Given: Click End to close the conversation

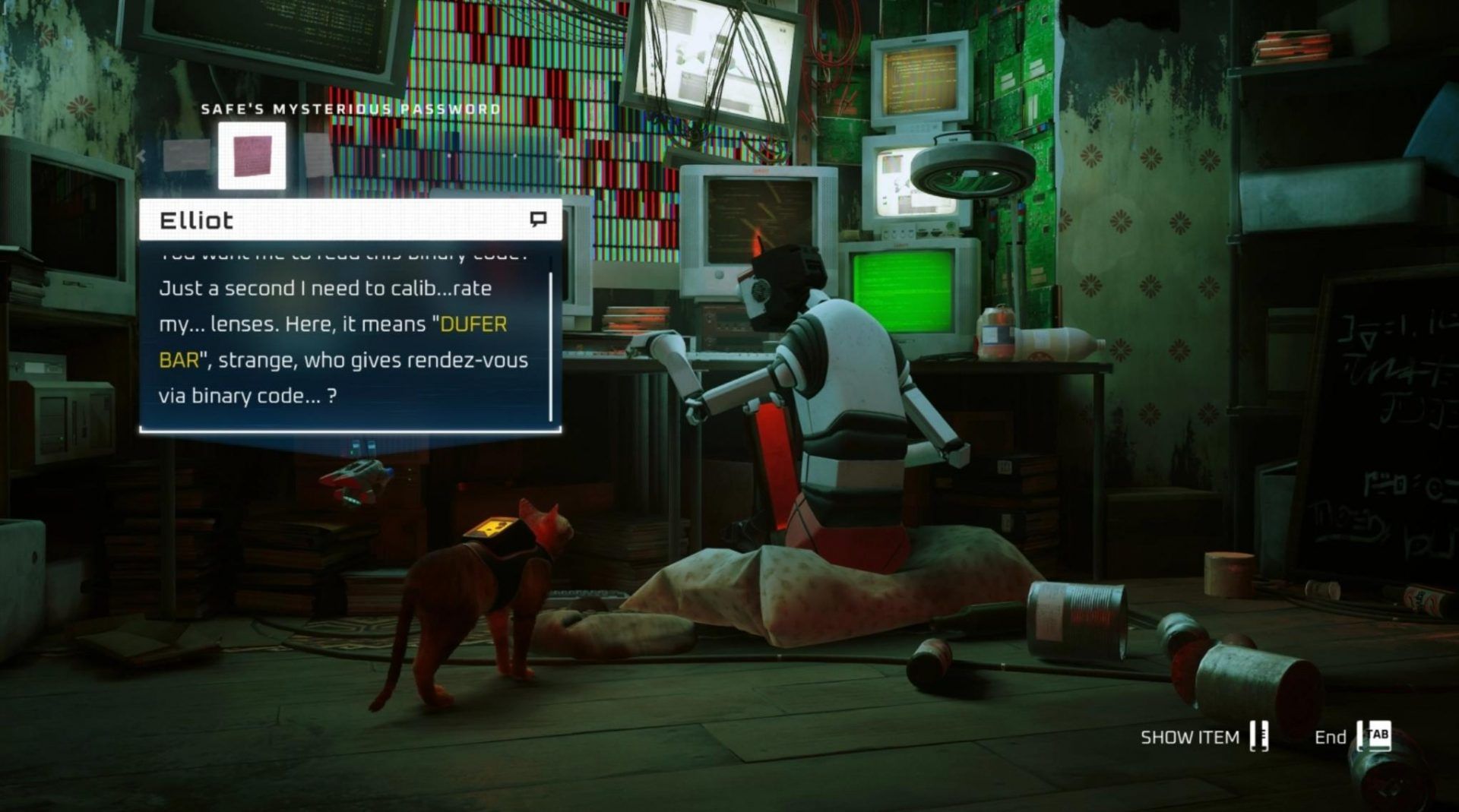Looking at the screenshot, I should point(1331,735).
